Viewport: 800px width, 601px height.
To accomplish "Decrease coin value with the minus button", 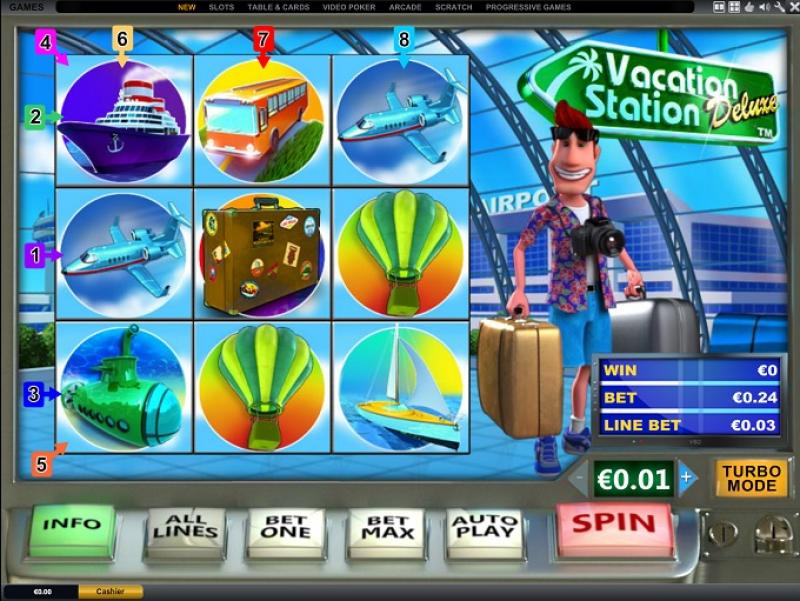I will pyautogui.click(x=578, y=478).
